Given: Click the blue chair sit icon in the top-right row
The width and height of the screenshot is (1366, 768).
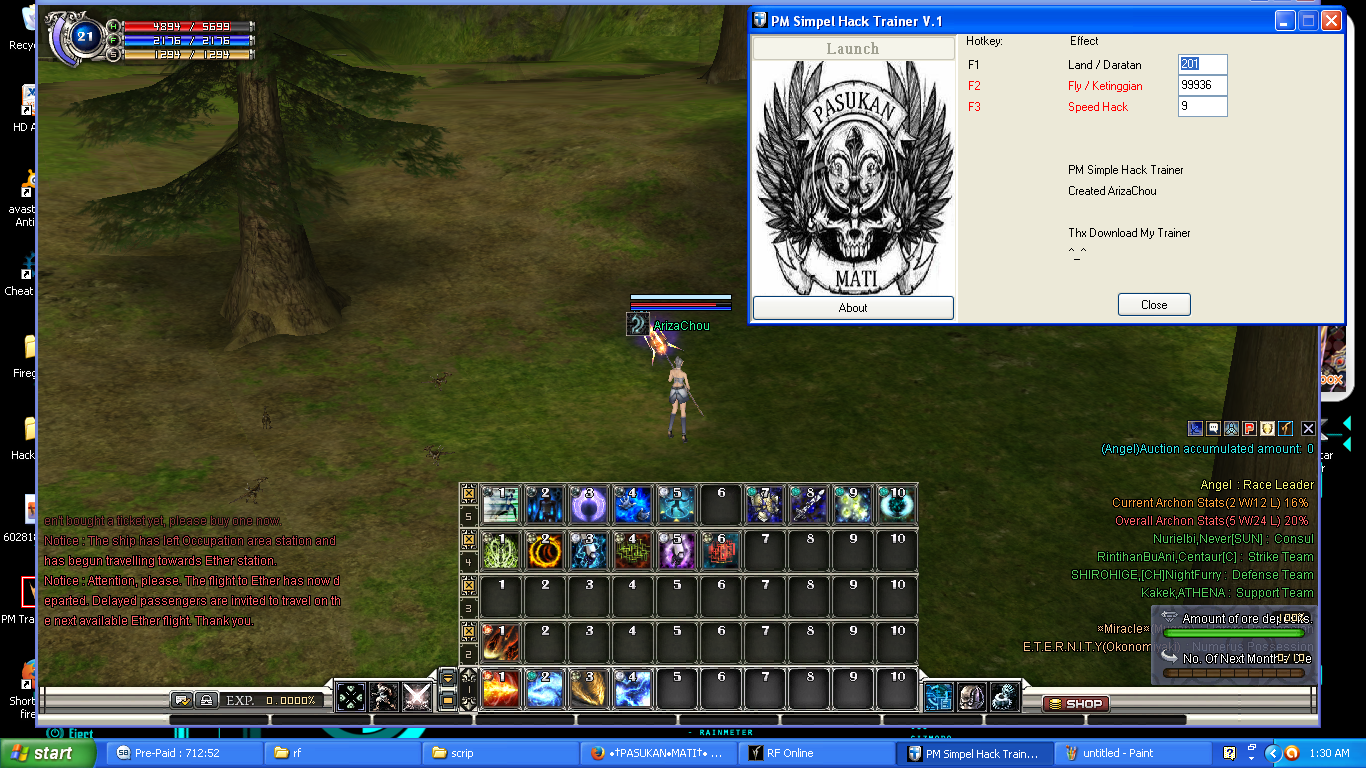Looking at the screenshot, I should point(1195,428).
